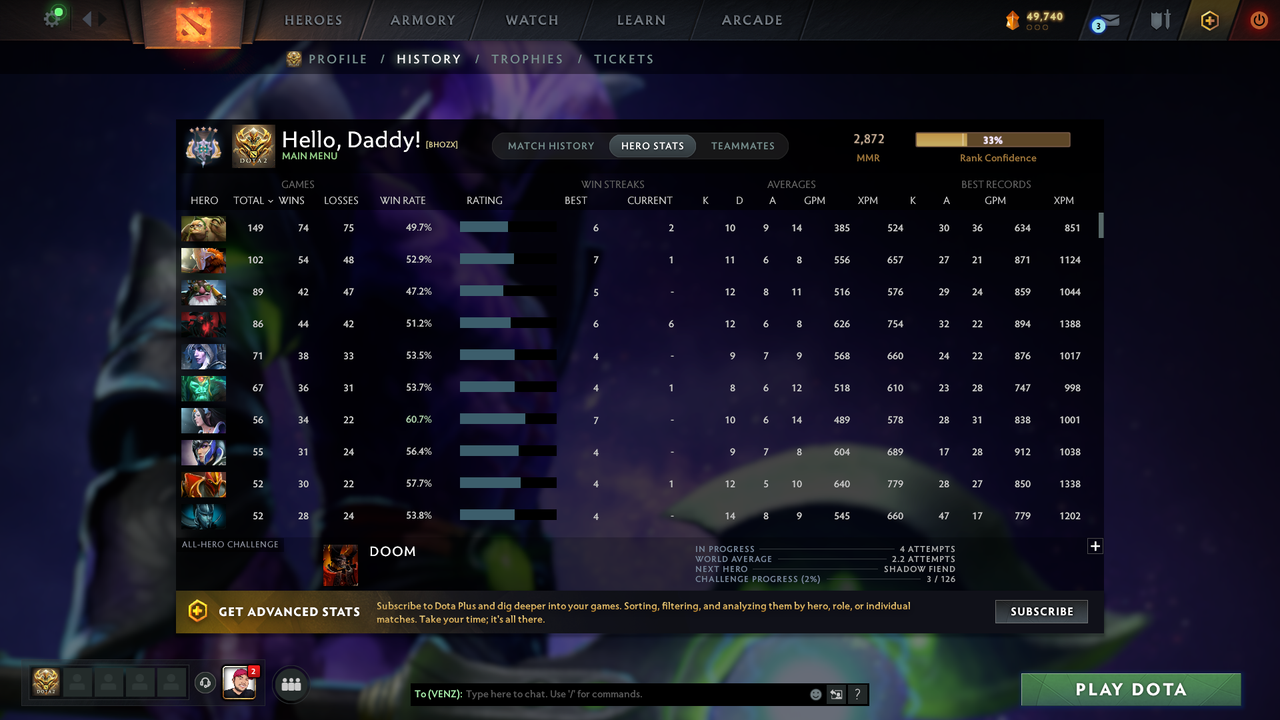This screenshot has height=720, width=1280.
Task: Open the ARCADE menu
Action: pyautogui.click(x=751, y=19)
